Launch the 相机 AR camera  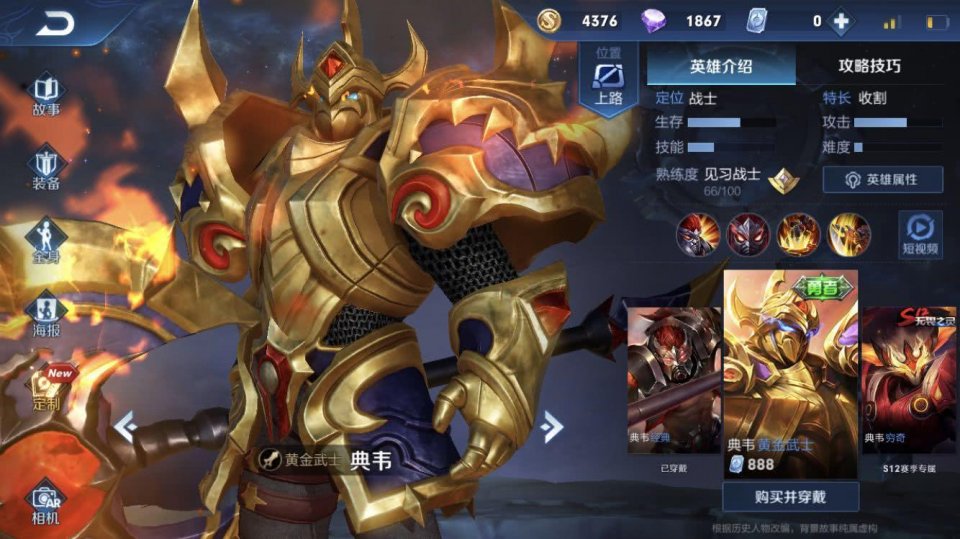46,503
